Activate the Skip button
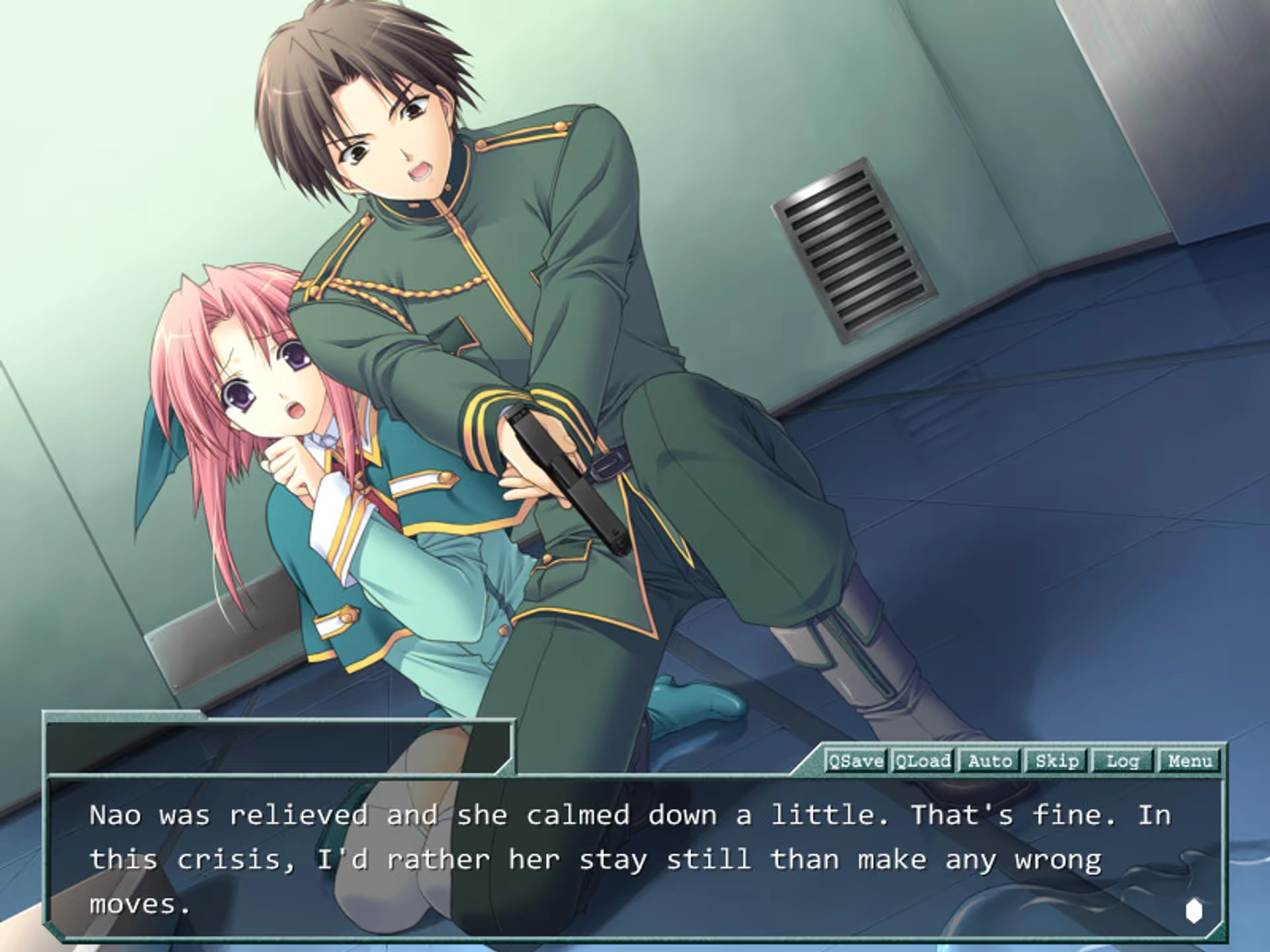The image size is (1270, 952). coord(1056,761)
